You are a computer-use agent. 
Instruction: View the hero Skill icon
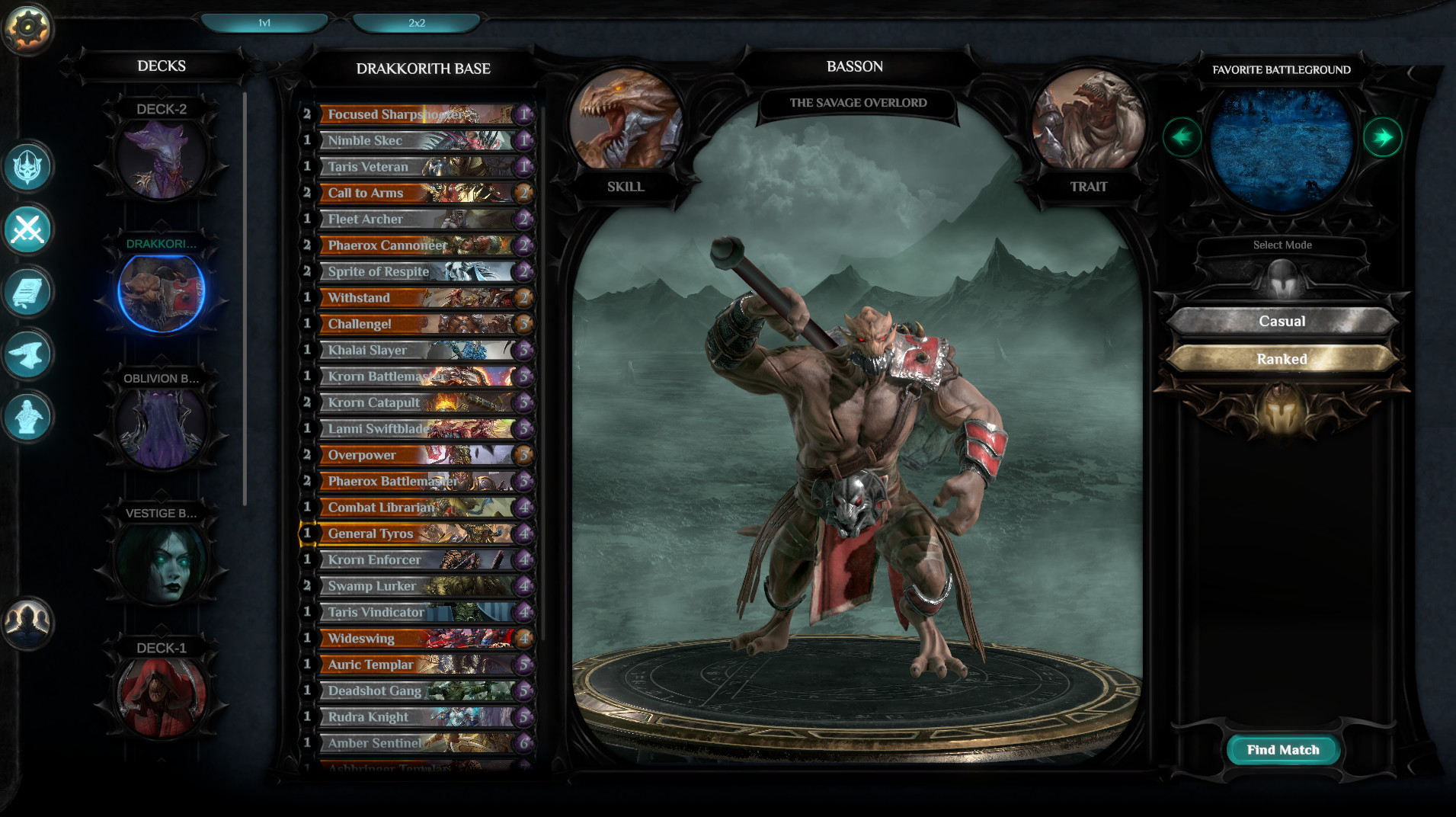pos(625,120)
